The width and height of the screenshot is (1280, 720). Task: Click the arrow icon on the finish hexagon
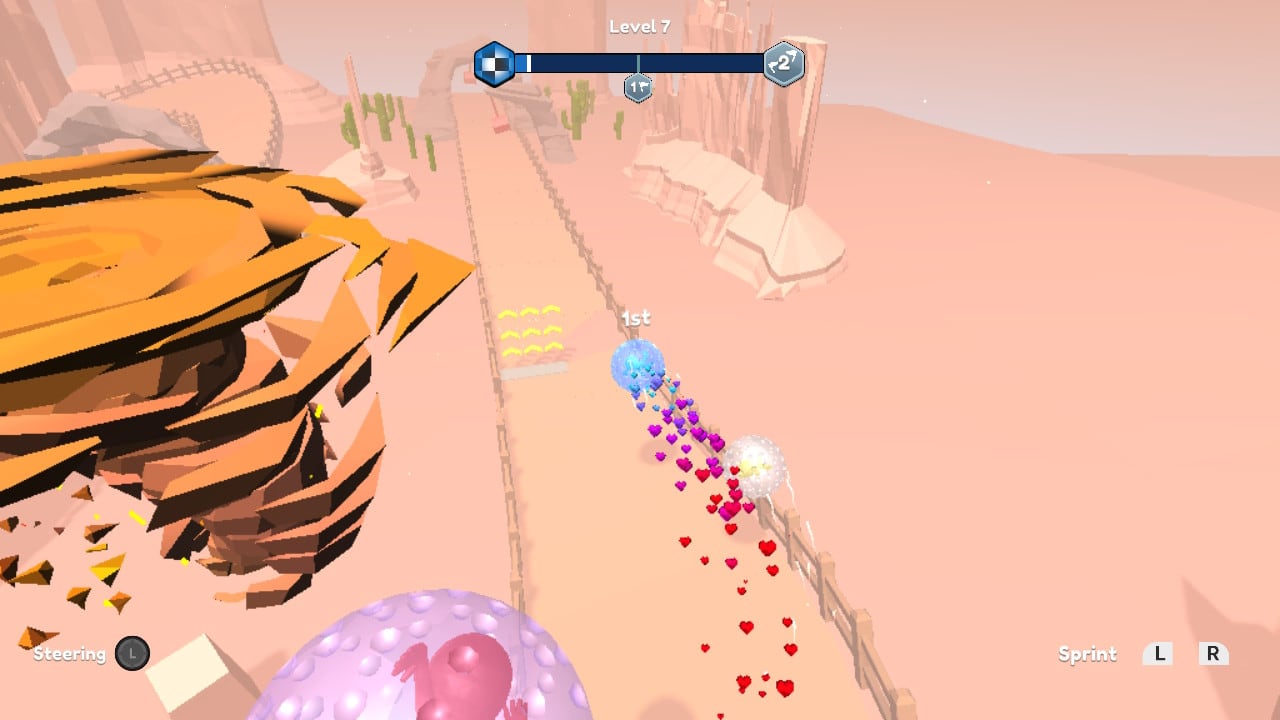pyautogui.click(x=790, y=53)
